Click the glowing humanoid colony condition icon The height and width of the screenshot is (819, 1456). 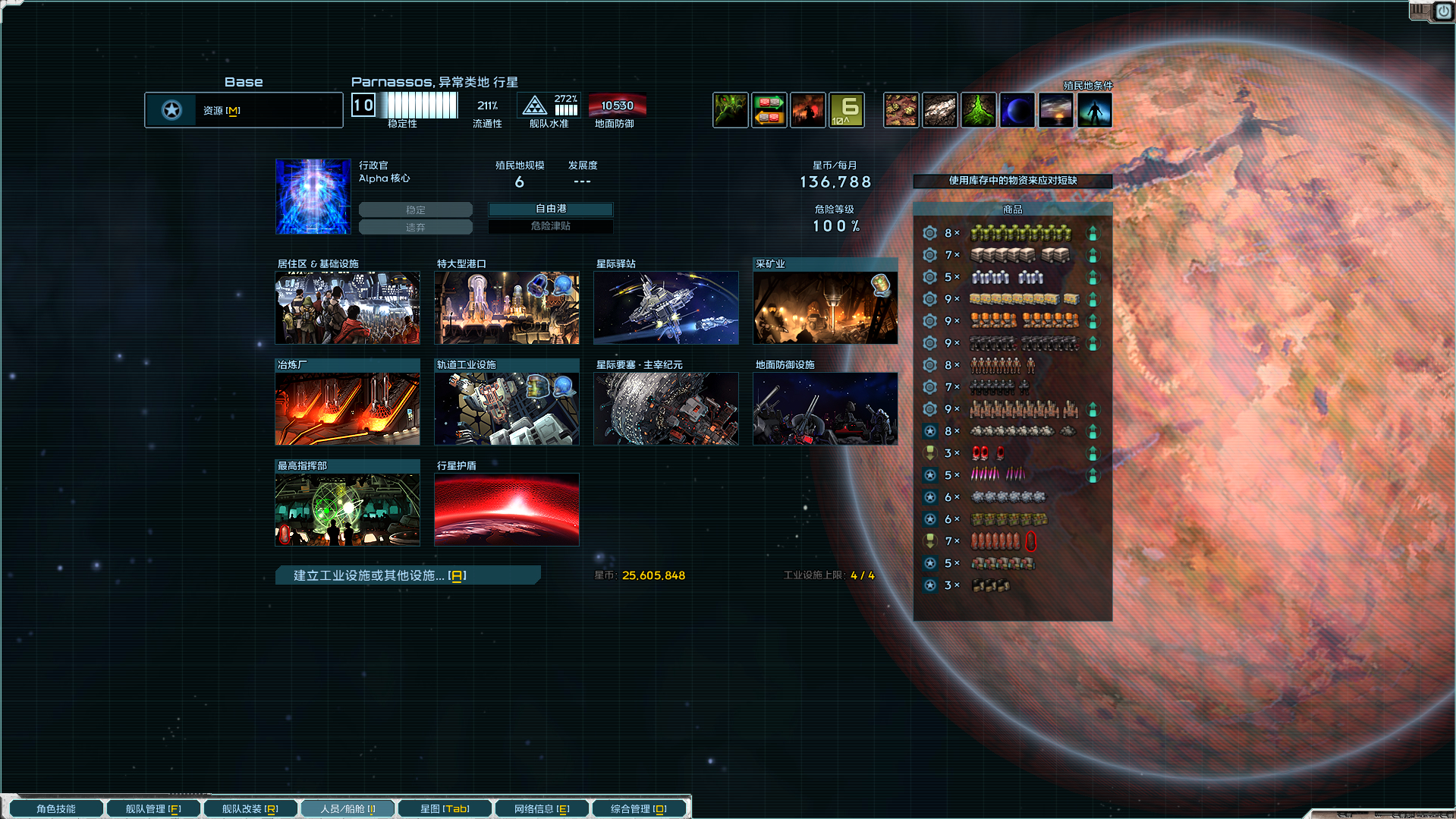pyautogui.click(x=1095, y=109)
